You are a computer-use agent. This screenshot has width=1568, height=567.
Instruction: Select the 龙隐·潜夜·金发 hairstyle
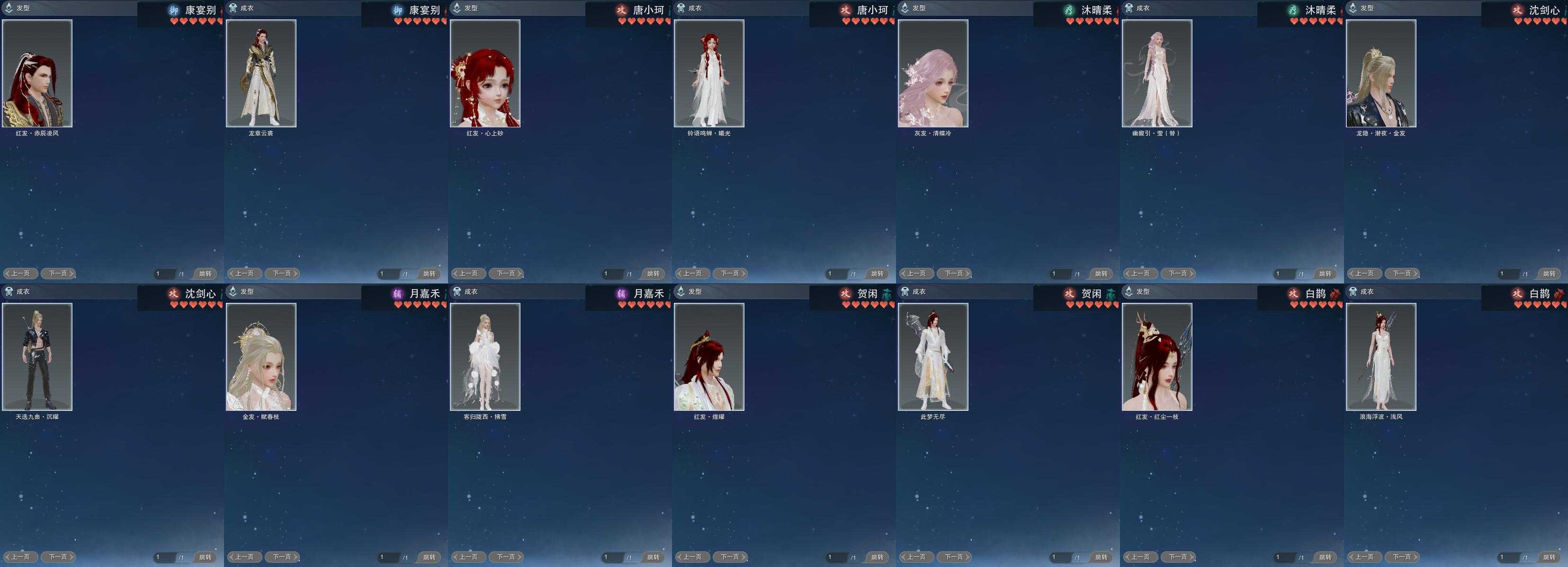point(1381,73)
